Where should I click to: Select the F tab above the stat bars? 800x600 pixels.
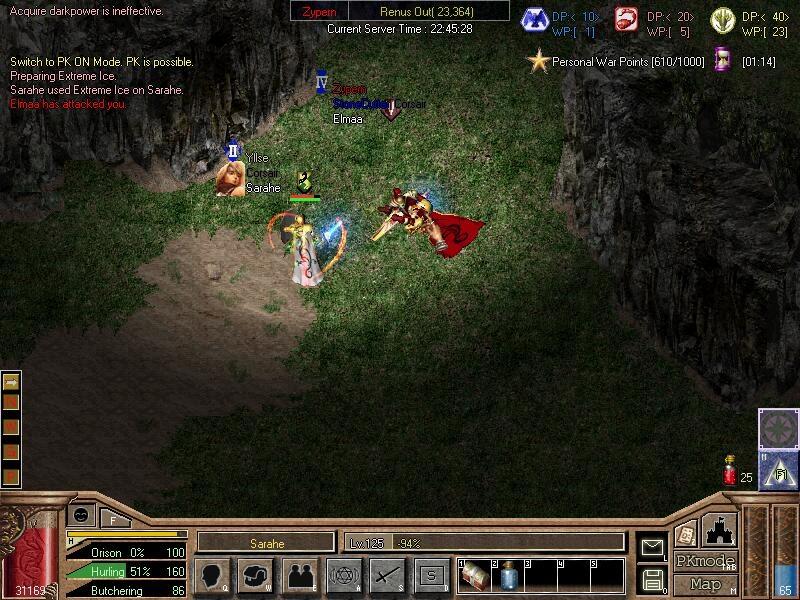pos(113,520)
